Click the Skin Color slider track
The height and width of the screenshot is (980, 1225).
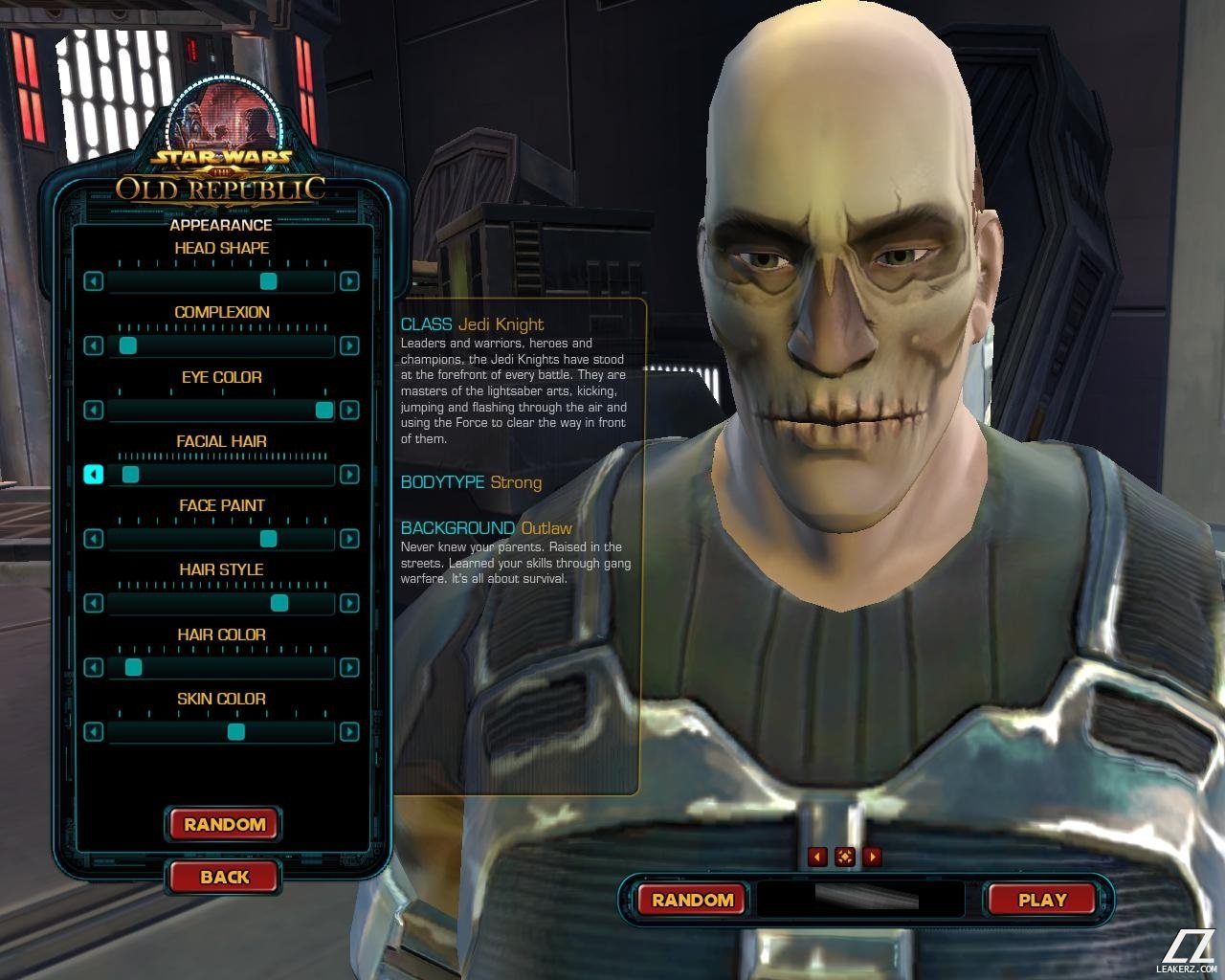click(172, 733)
